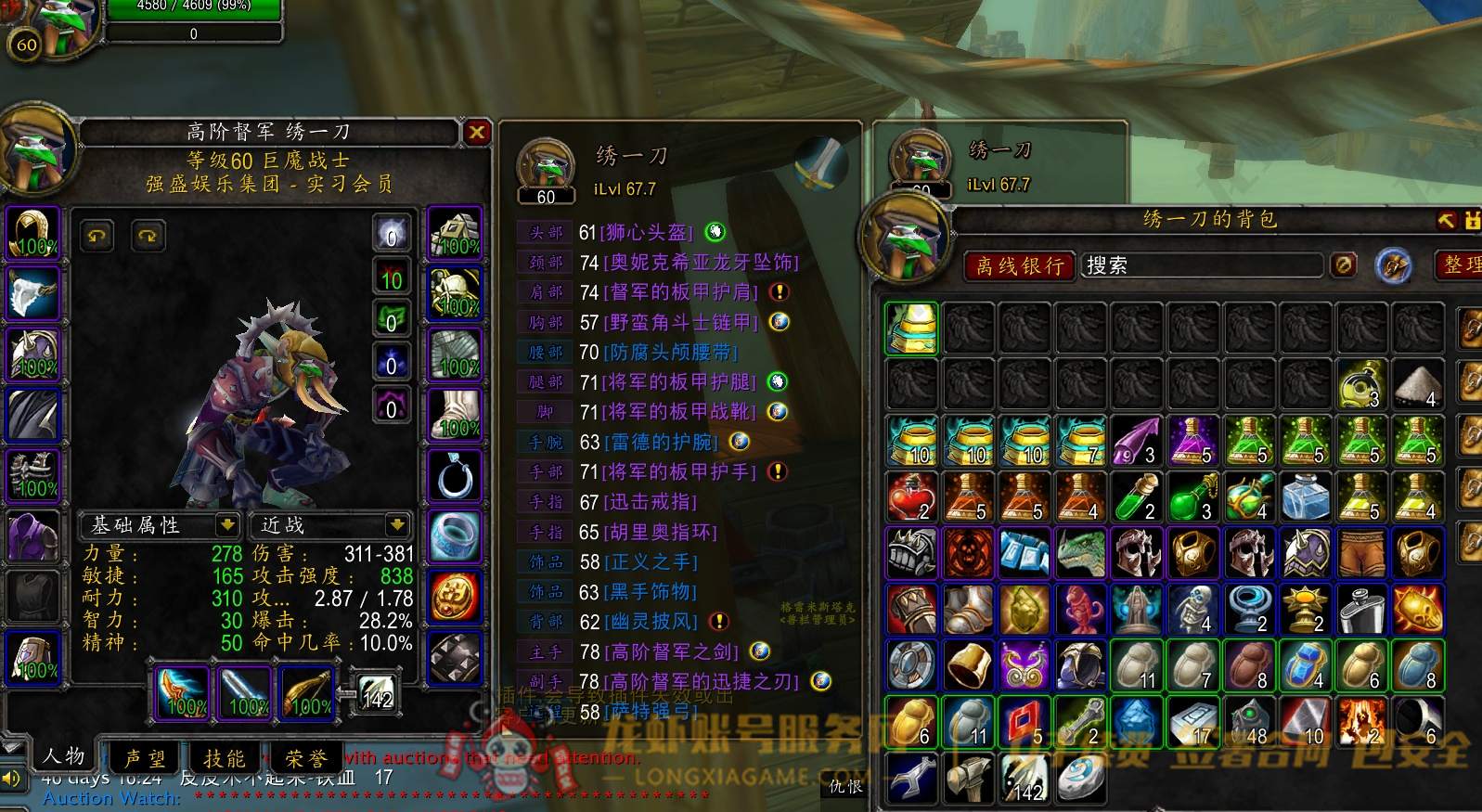
Task: Pick the green raptor head bag item
Action: [x=1081, y=553]
